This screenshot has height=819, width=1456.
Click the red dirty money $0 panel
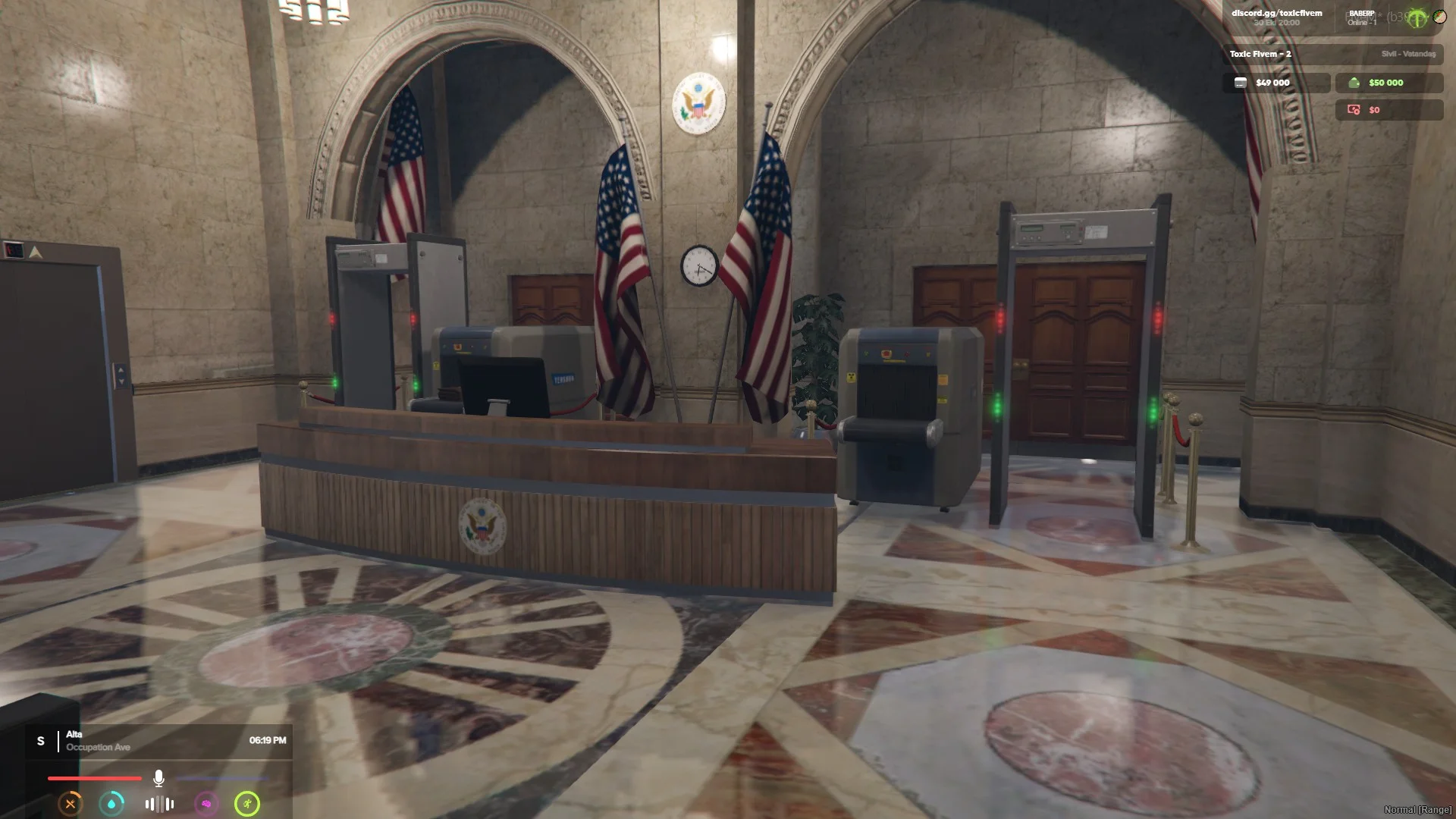coord(1388,110)
